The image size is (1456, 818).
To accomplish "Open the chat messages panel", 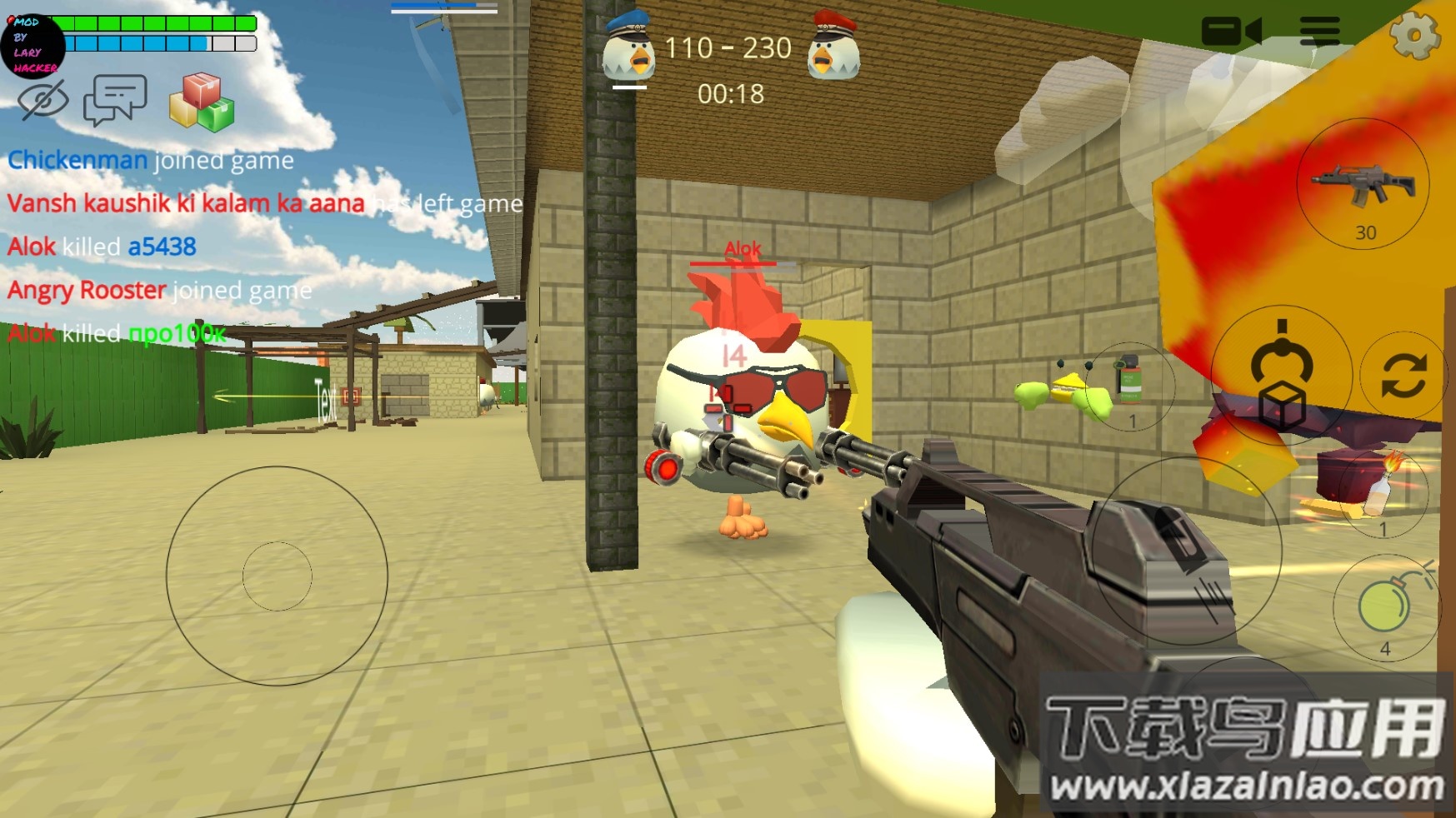I will pos(117,100).
